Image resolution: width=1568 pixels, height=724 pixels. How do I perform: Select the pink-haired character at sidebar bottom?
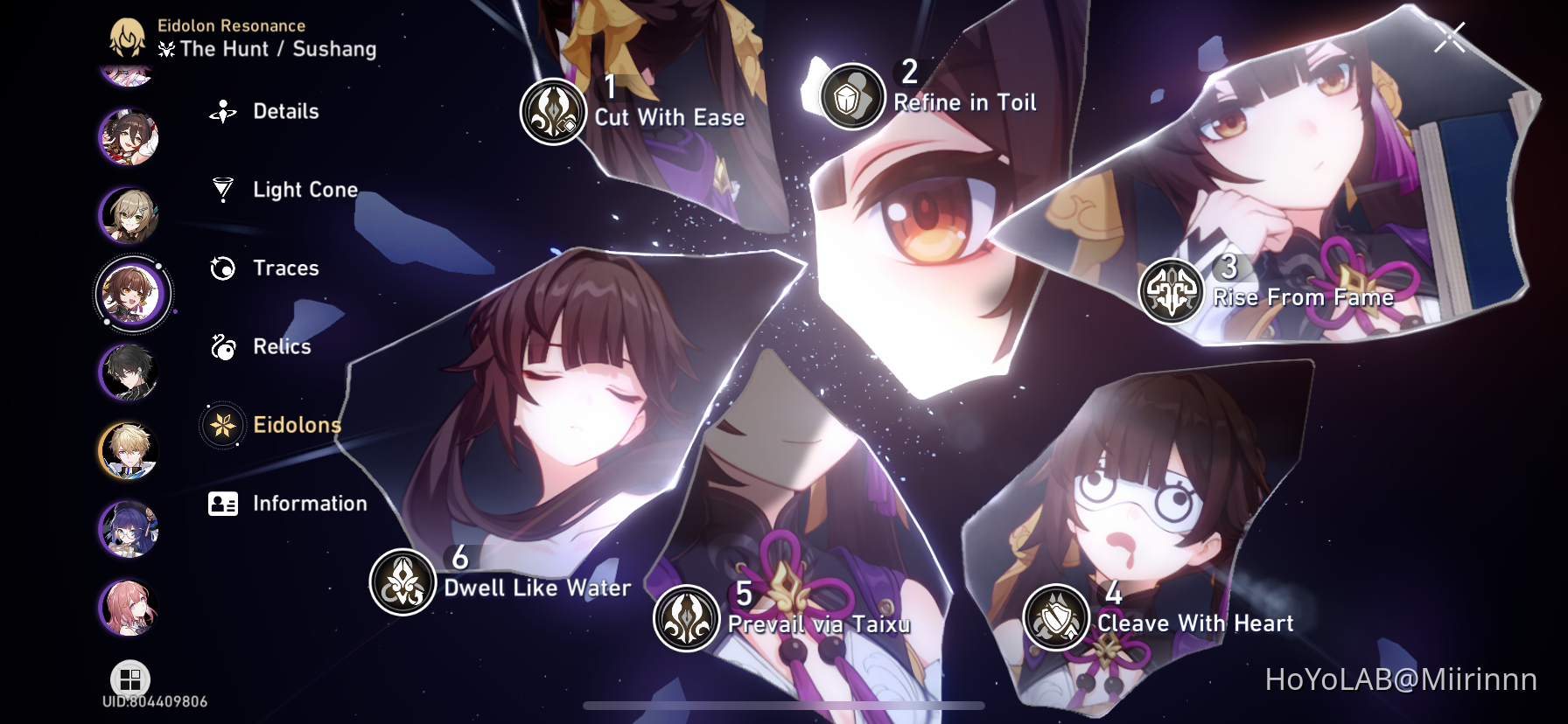click(x=131, y=608)
